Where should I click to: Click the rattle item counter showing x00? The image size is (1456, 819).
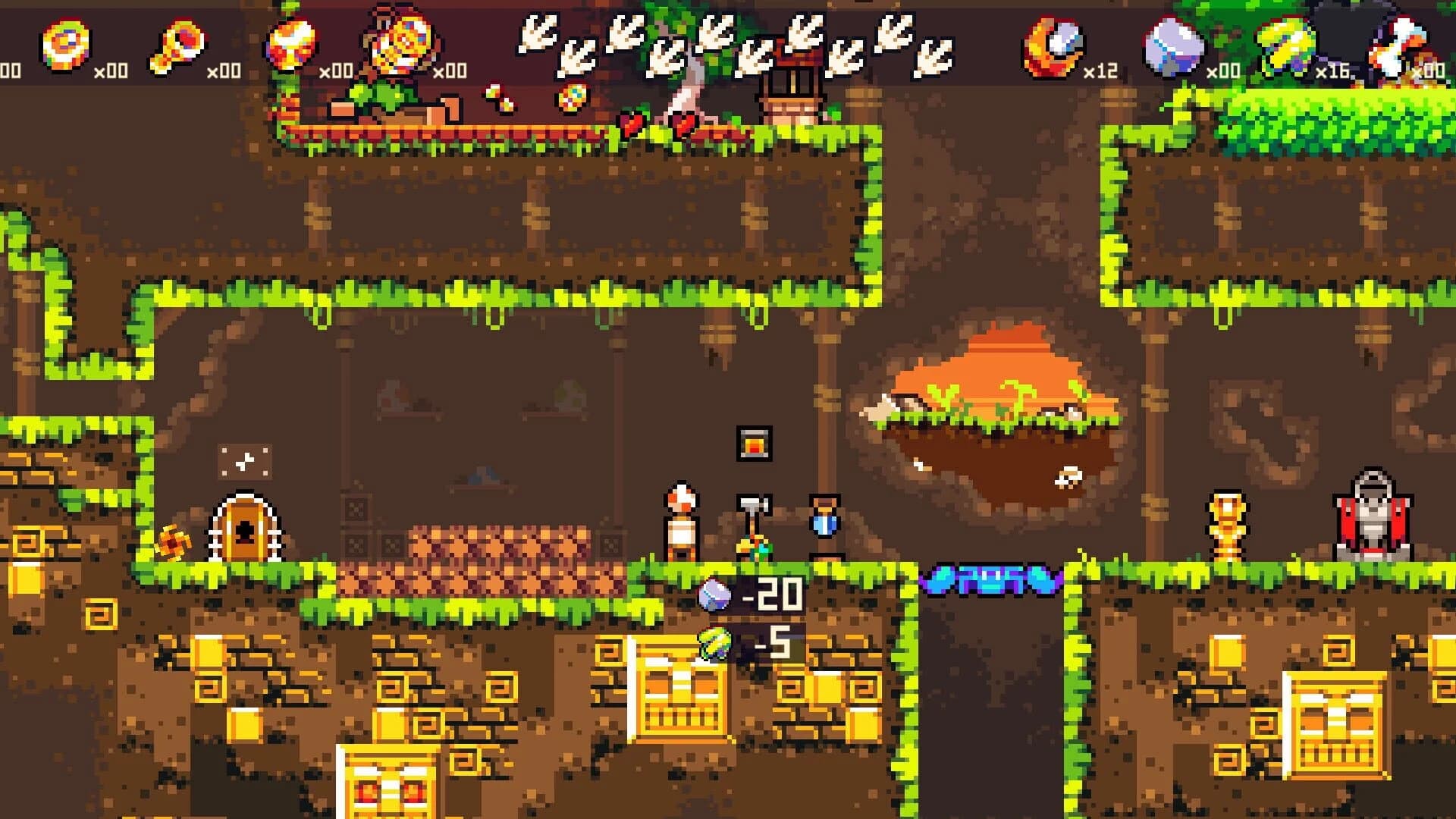[224, 70]
